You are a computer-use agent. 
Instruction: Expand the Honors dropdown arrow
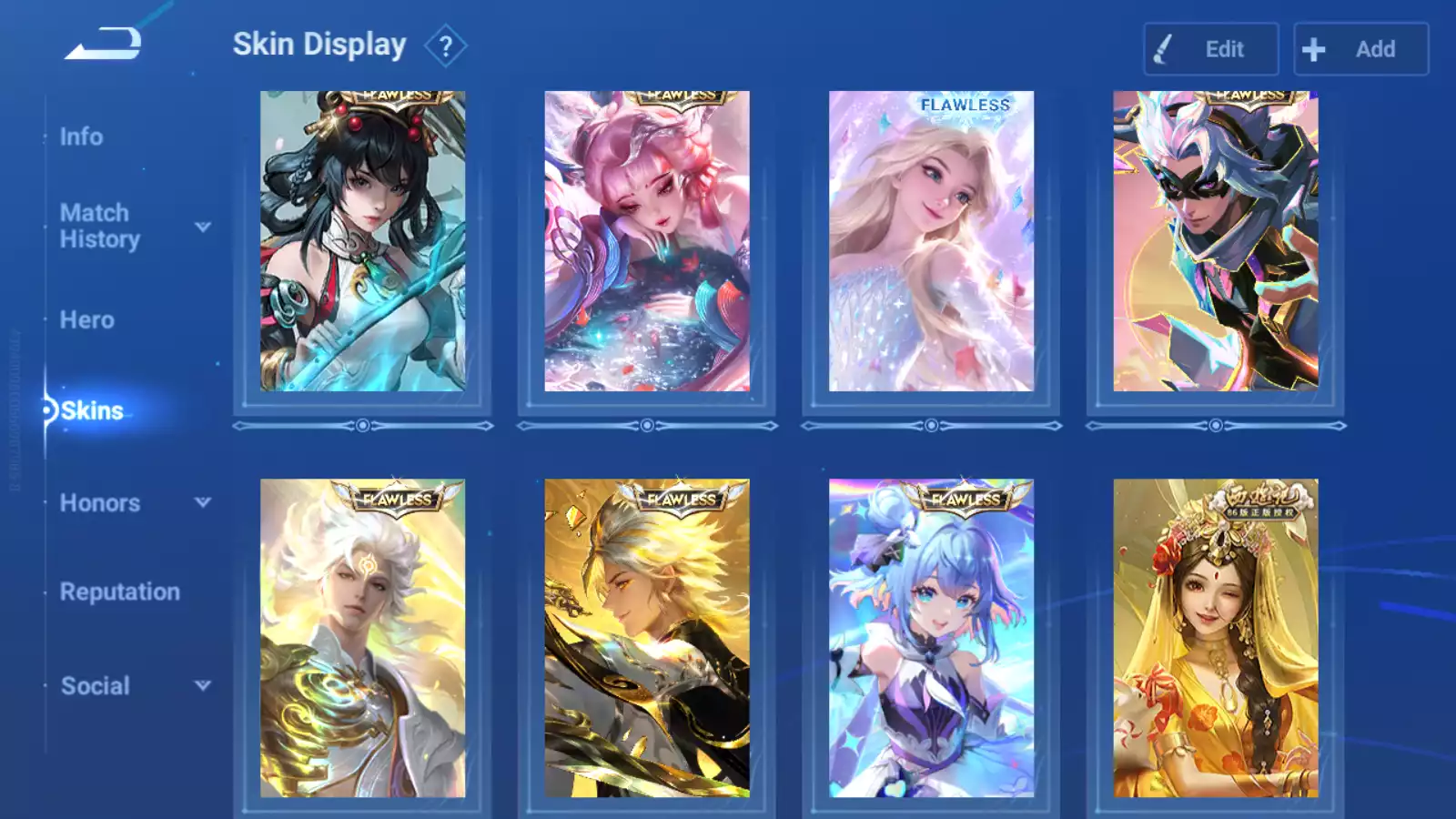coord(203,502)
